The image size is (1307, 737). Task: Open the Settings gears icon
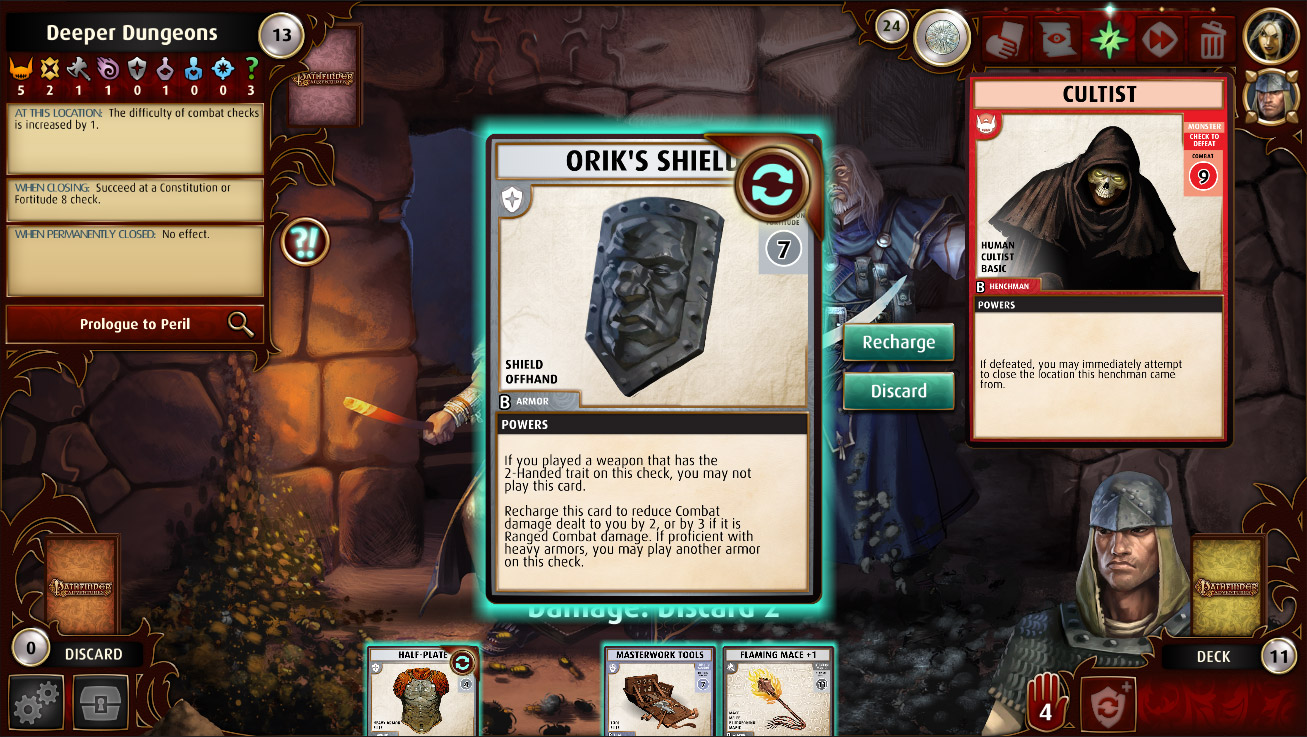(36, 702)
